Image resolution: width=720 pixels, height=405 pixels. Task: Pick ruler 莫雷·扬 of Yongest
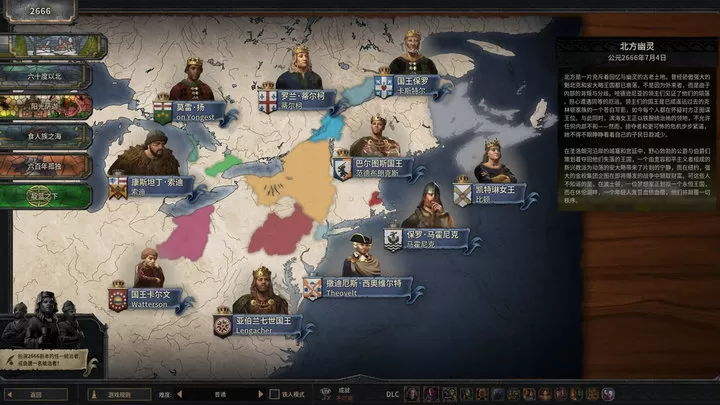[191, 110]
